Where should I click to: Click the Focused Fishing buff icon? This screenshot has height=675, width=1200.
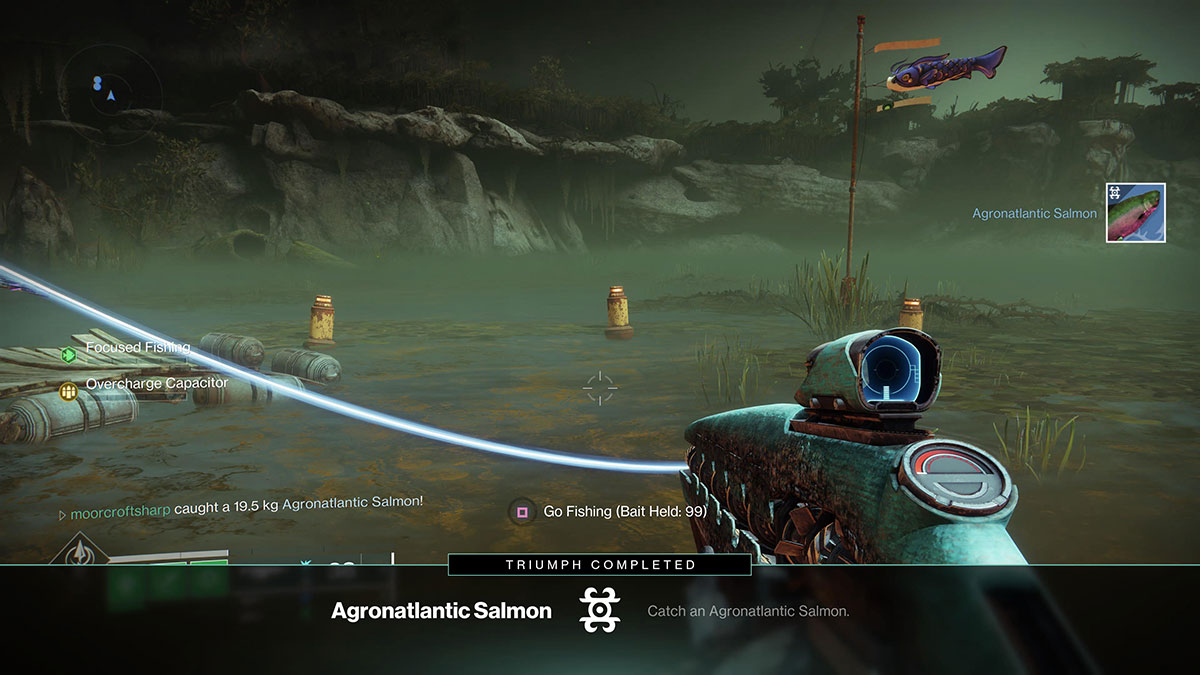tap(68, 354)
